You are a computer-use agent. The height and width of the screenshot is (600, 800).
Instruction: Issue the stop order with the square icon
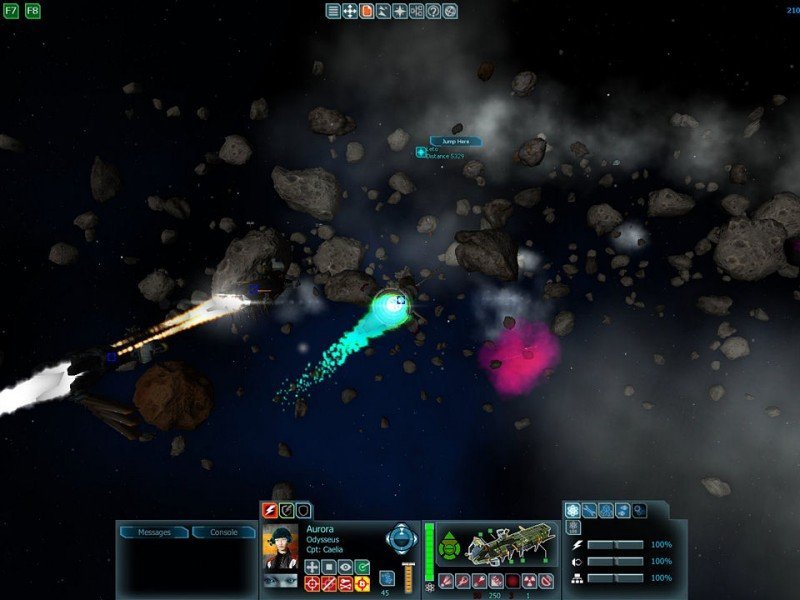pos(328,567)
